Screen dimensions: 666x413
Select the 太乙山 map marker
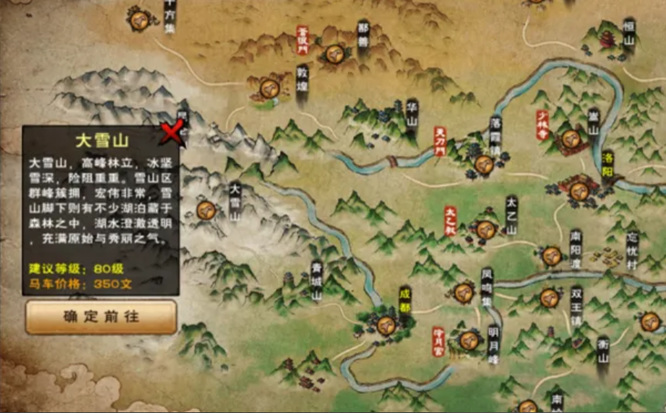pyautogui.click(x=486, y=229)
